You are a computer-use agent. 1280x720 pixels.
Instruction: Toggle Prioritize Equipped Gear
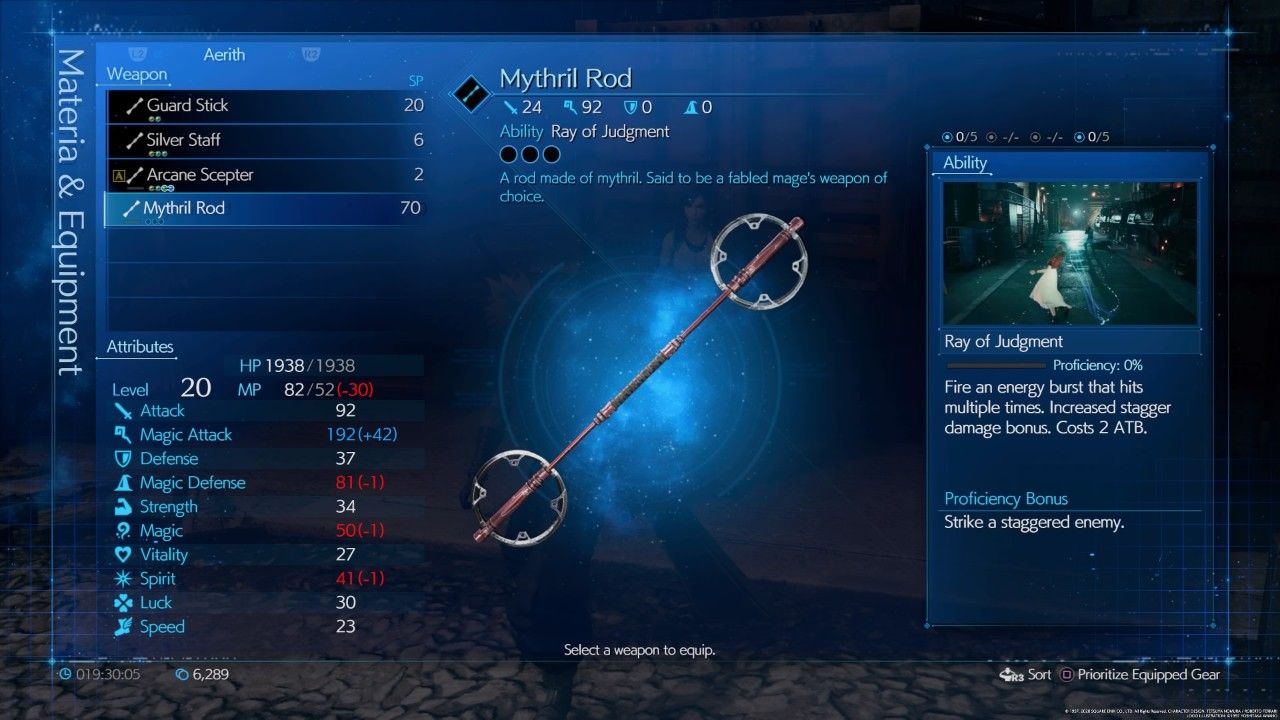(1139, 675)
